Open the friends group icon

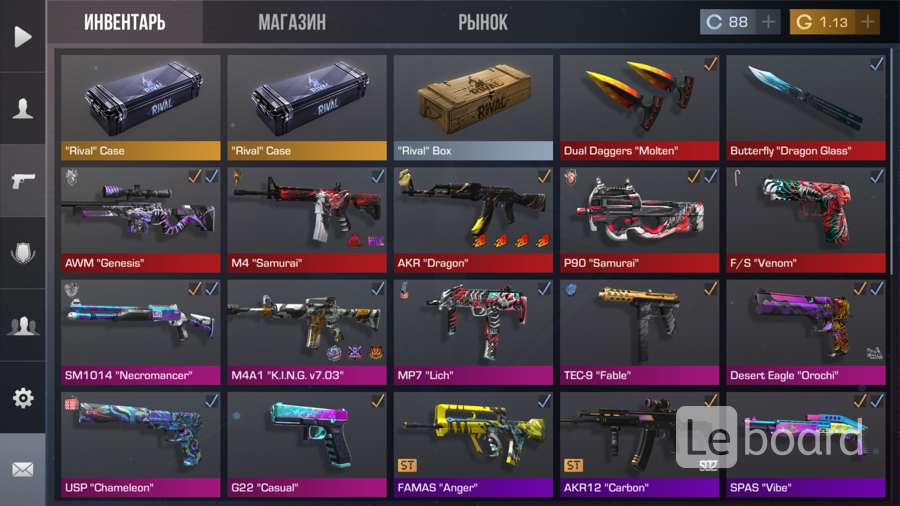[x=22, y=325]
